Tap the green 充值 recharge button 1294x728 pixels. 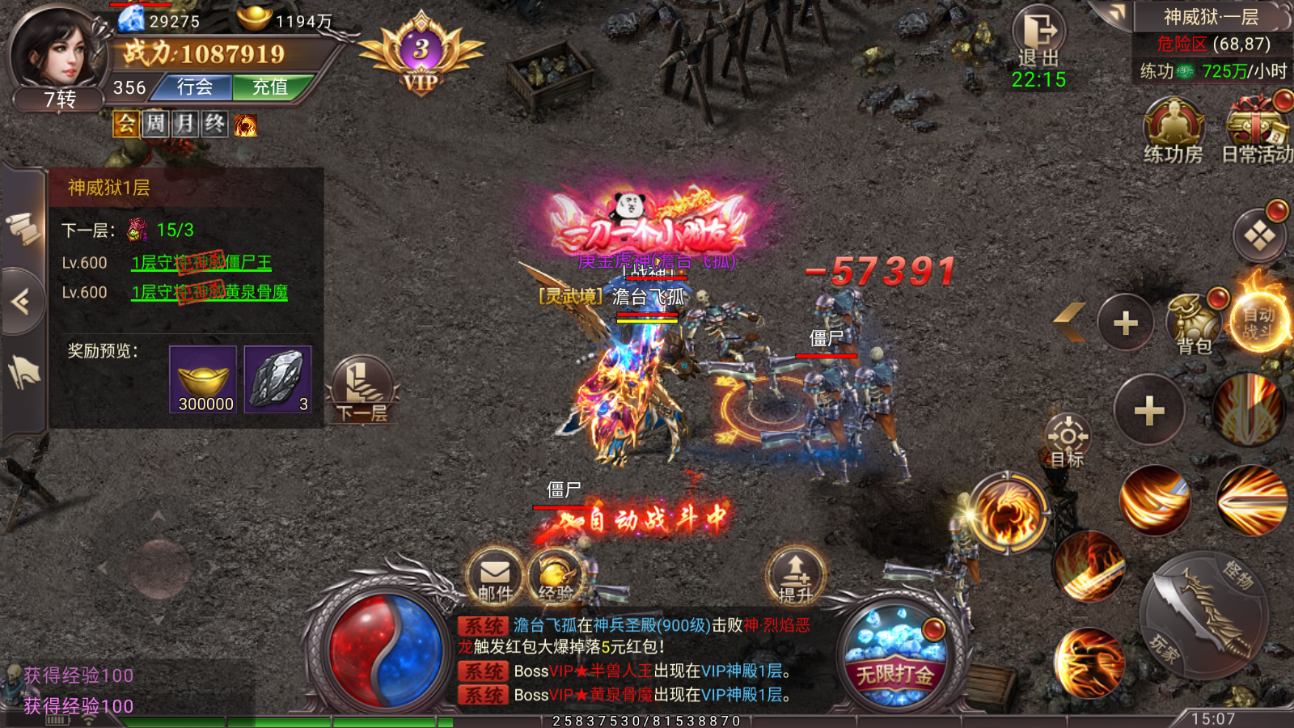tap(269, 88)
